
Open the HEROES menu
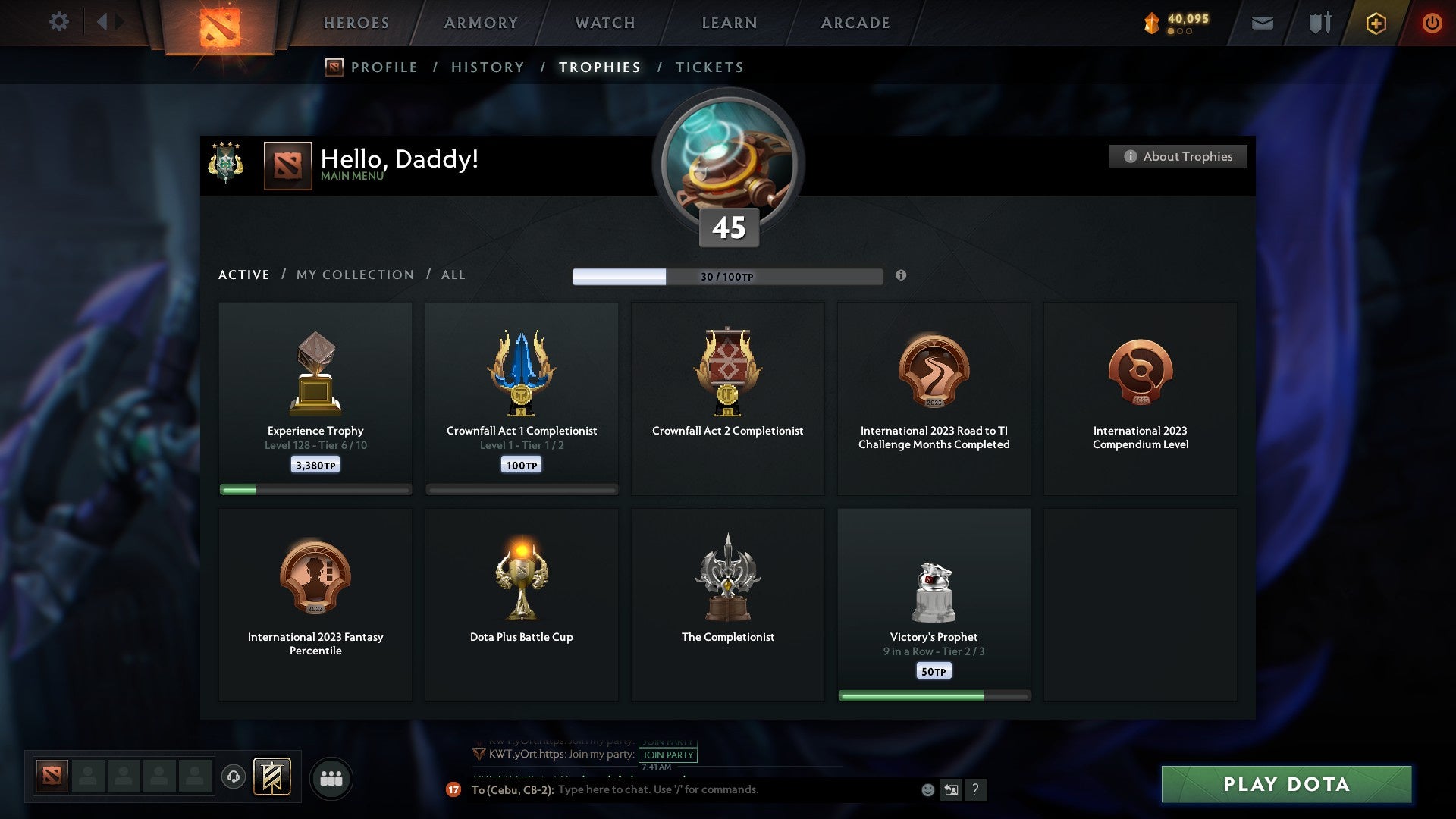[x=356, y=23]
